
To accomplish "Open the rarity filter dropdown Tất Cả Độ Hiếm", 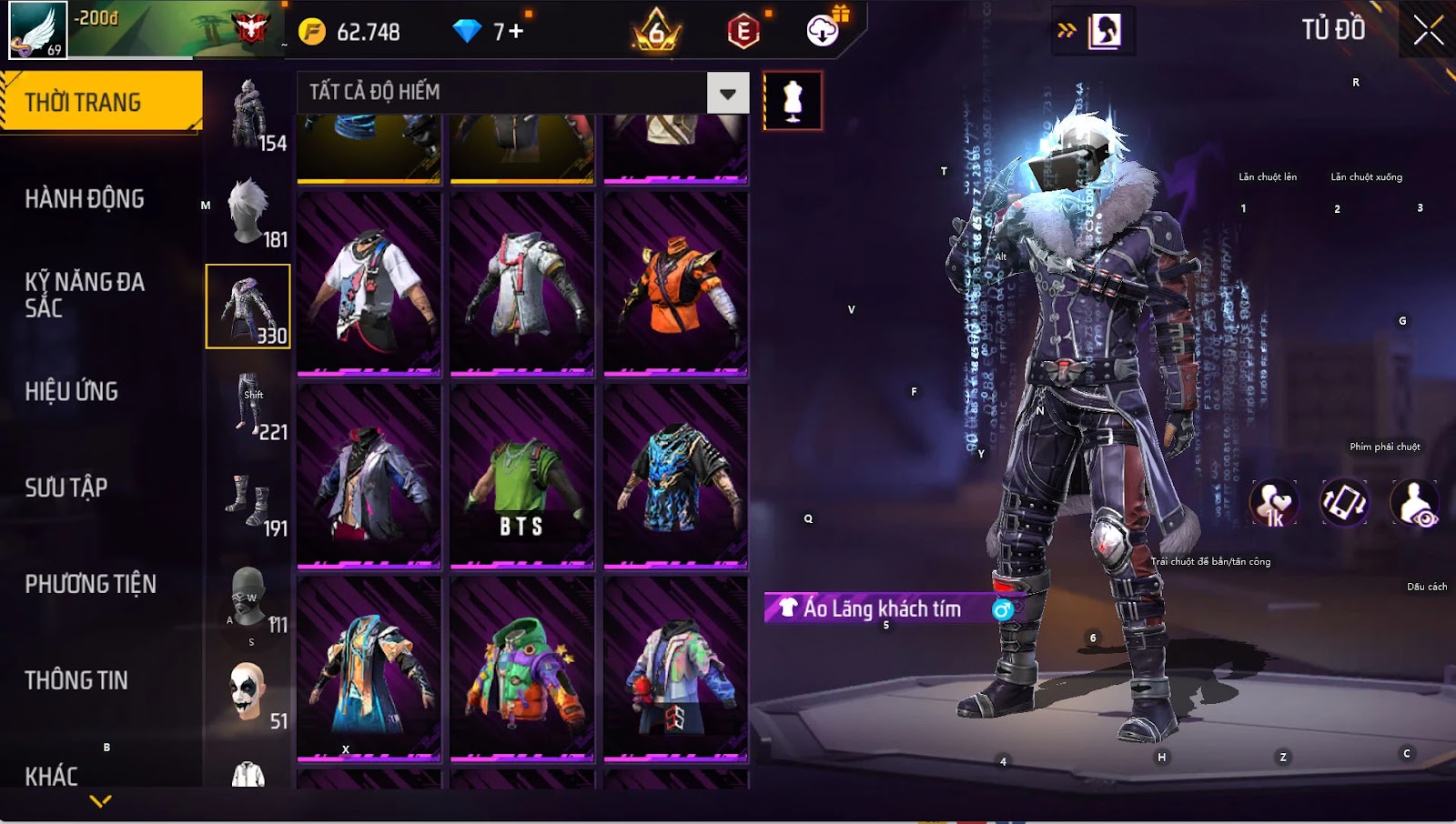I will coord(727,93).
